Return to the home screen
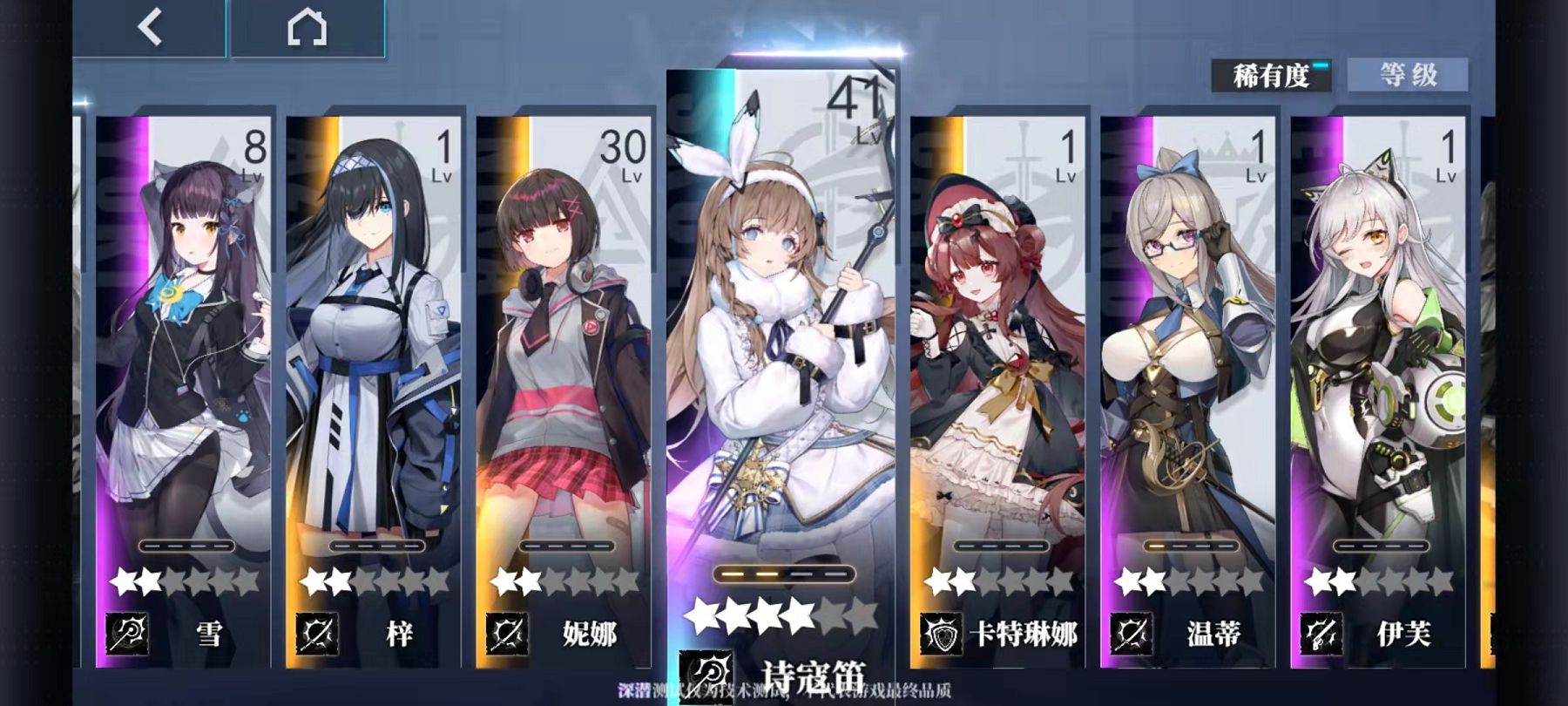 [307, 28]
